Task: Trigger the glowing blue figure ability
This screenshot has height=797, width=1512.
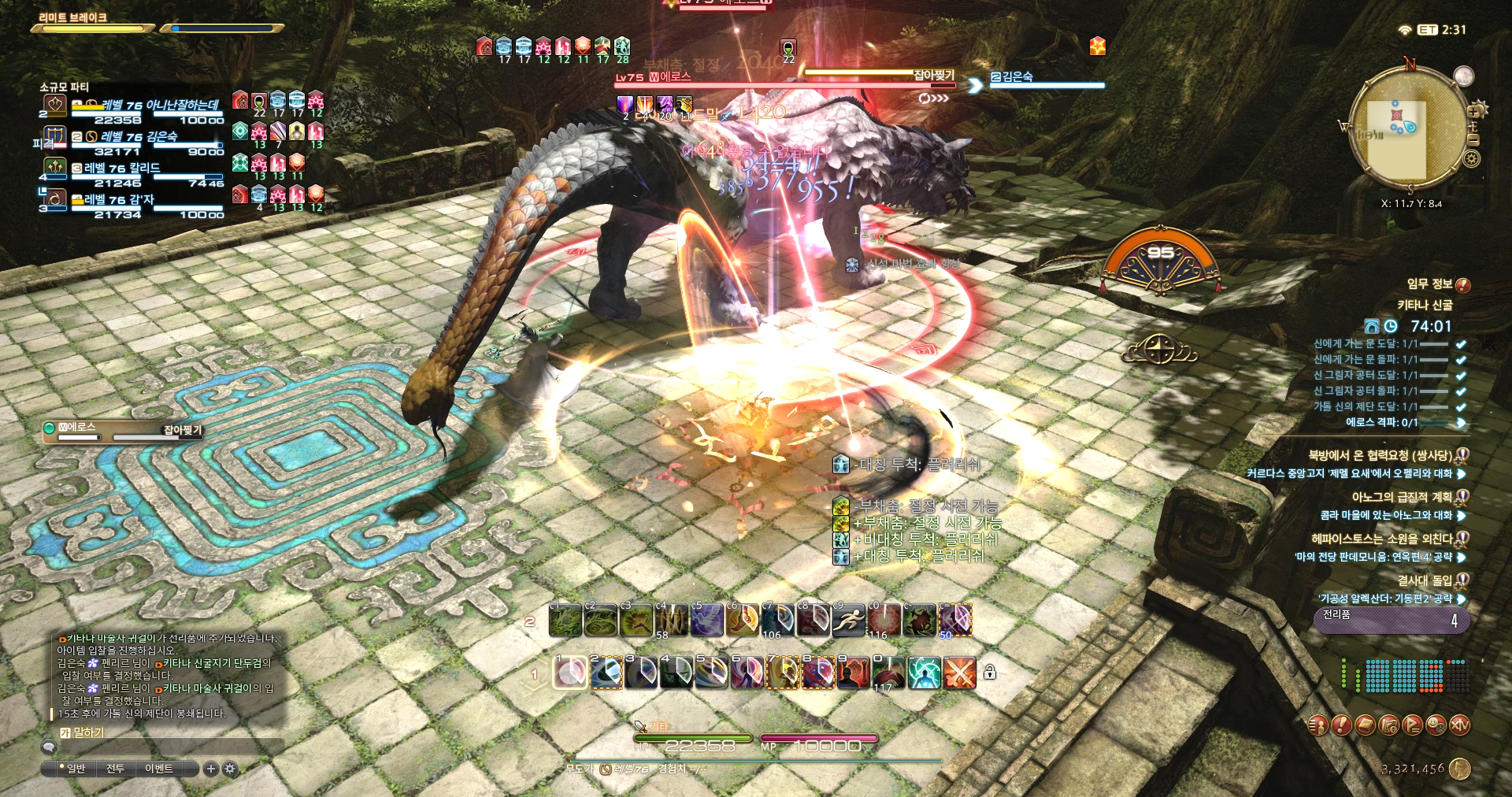Action: tap(924, 673)
